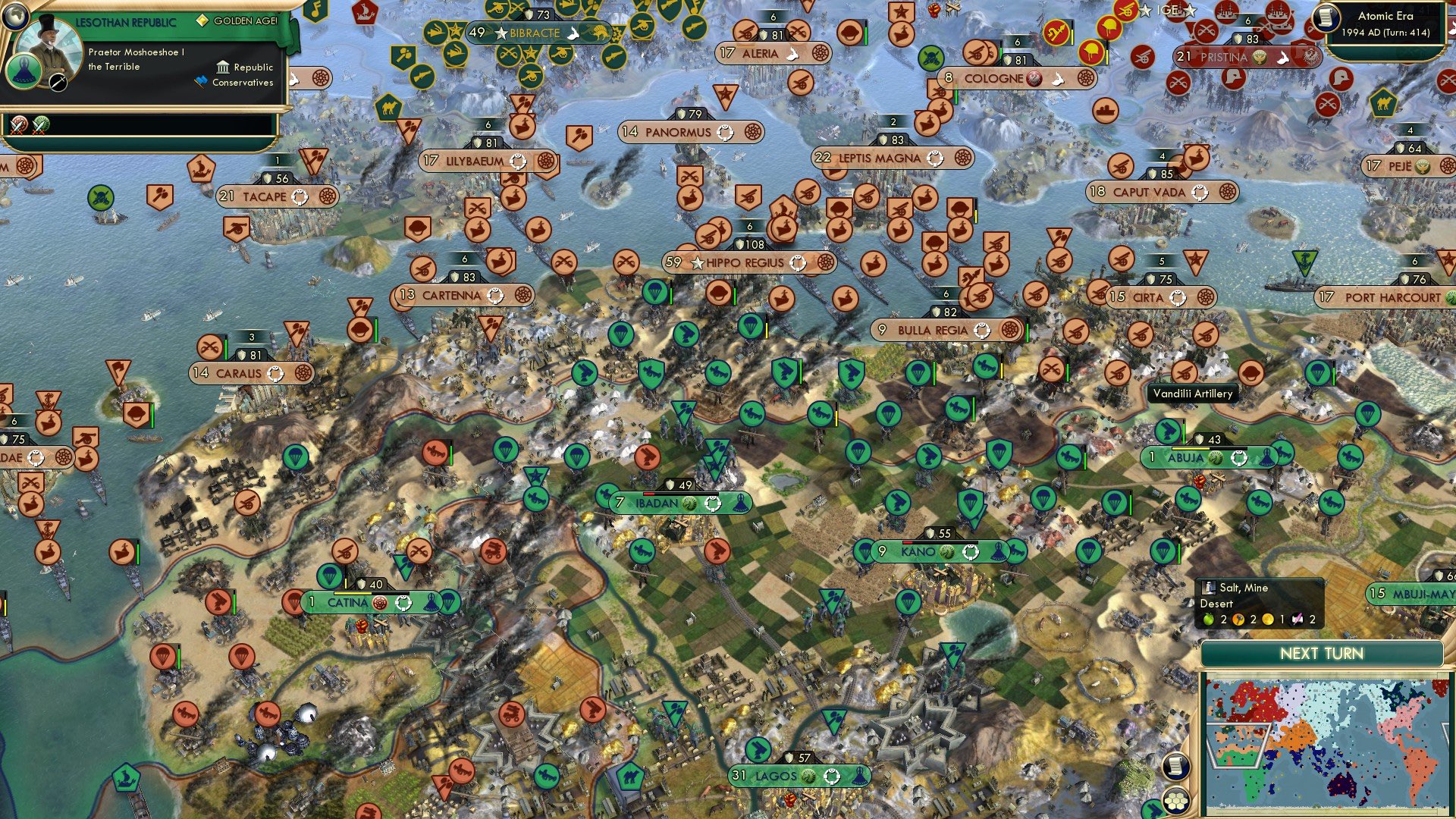This screenshot has width=1456, height=819.
Task: Click the Next Turn button
Action: pos(1321,652)
